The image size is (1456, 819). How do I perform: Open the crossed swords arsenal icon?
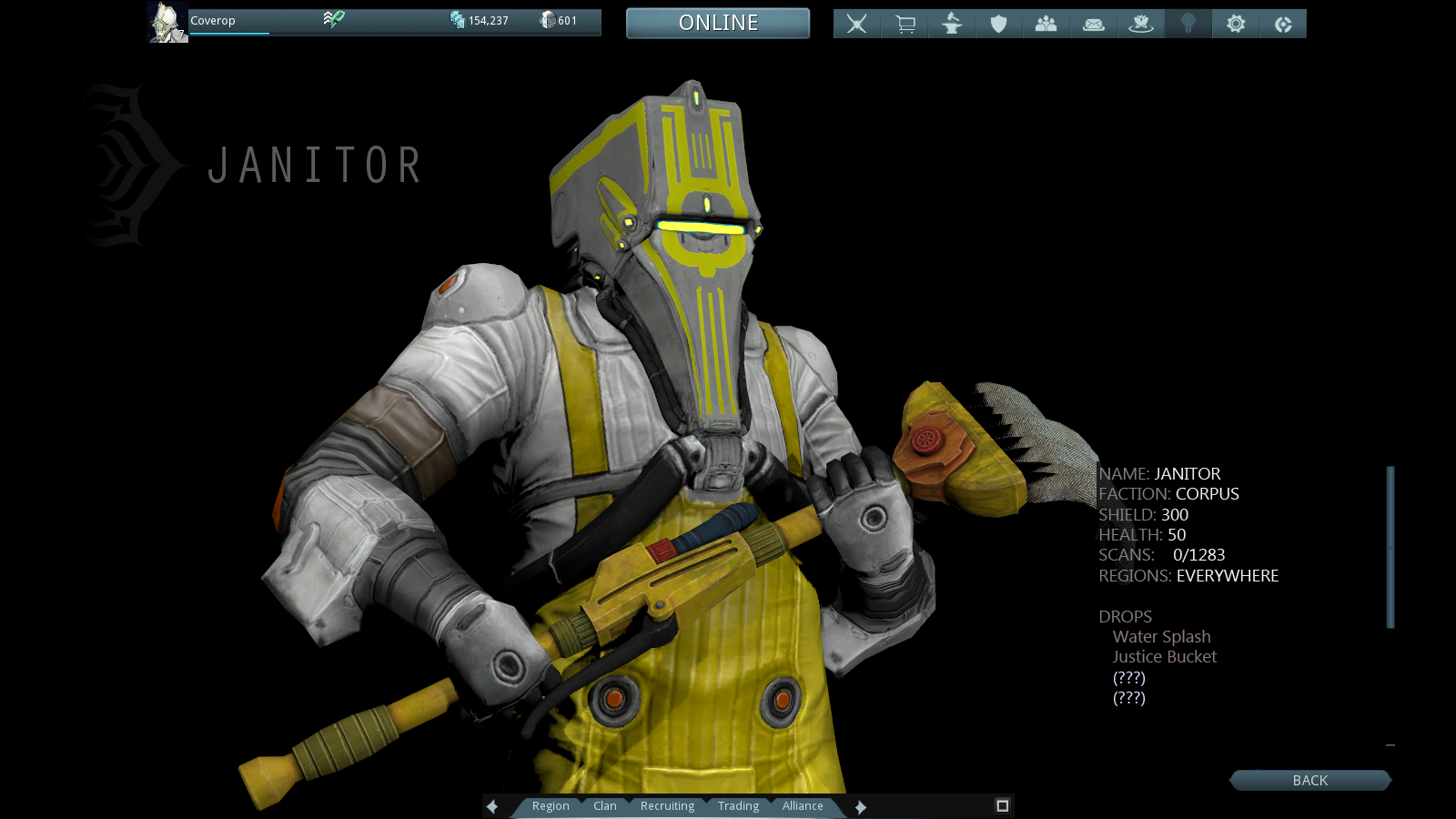(856, 24)
